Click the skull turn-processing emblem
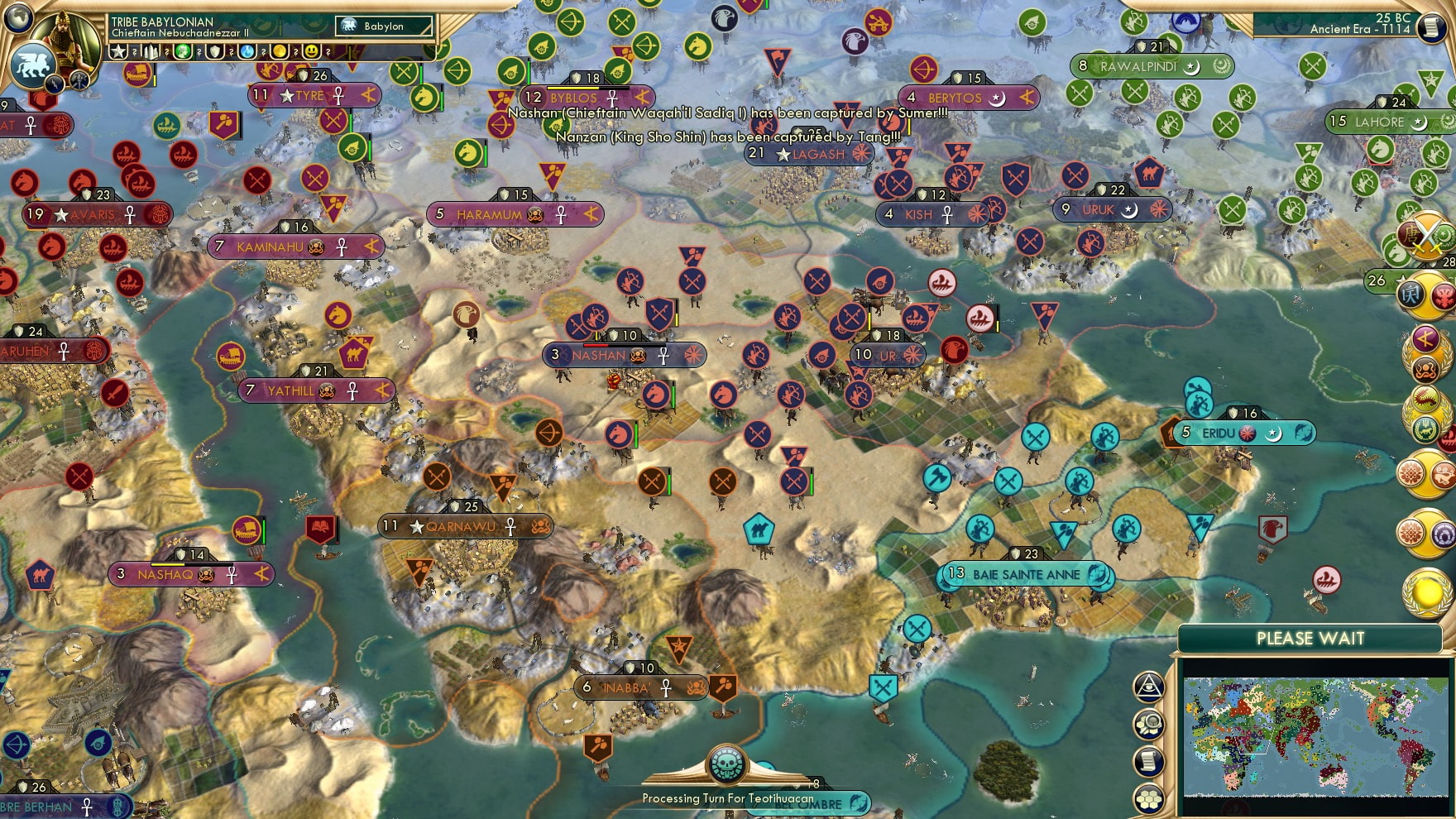This screenshot has width=1456, height=819. coord(726,764)
